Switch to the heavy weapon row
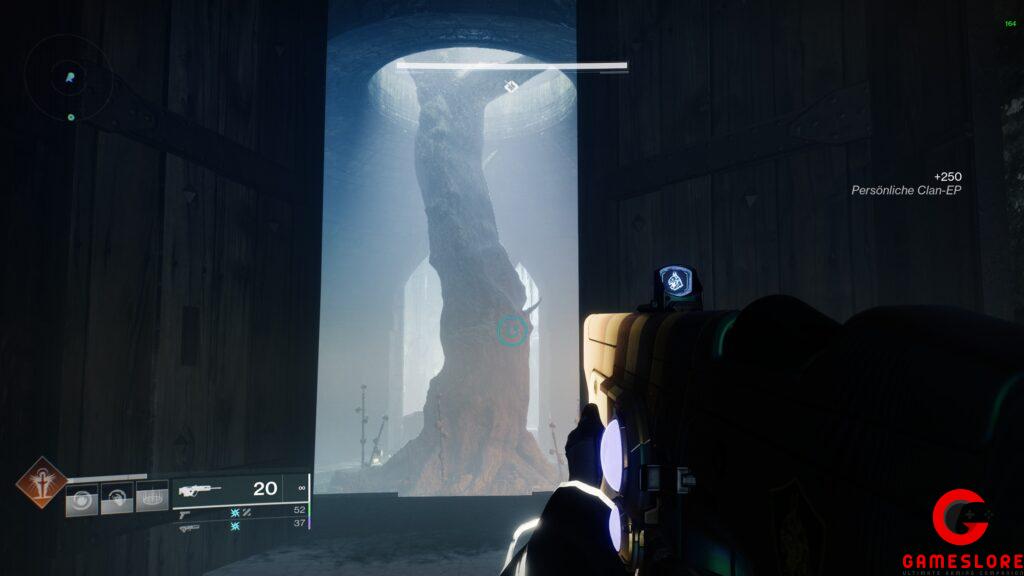Image resolution: width=1024 pixels, height=576 pixels. 240,526
